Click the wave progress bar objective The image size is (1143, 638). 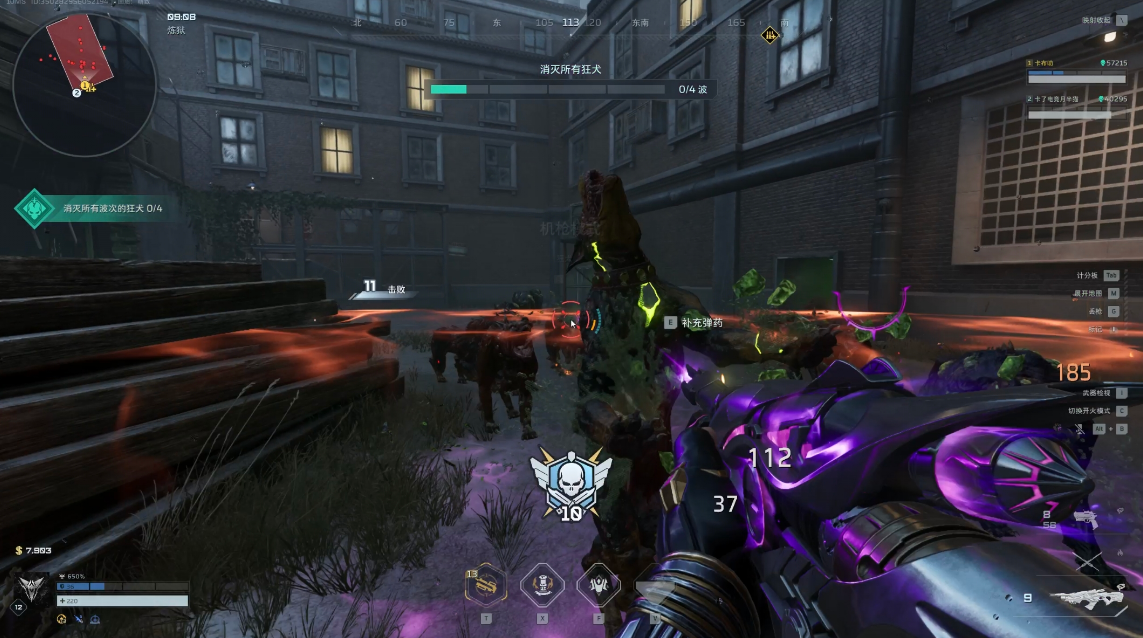click(548, 89)
